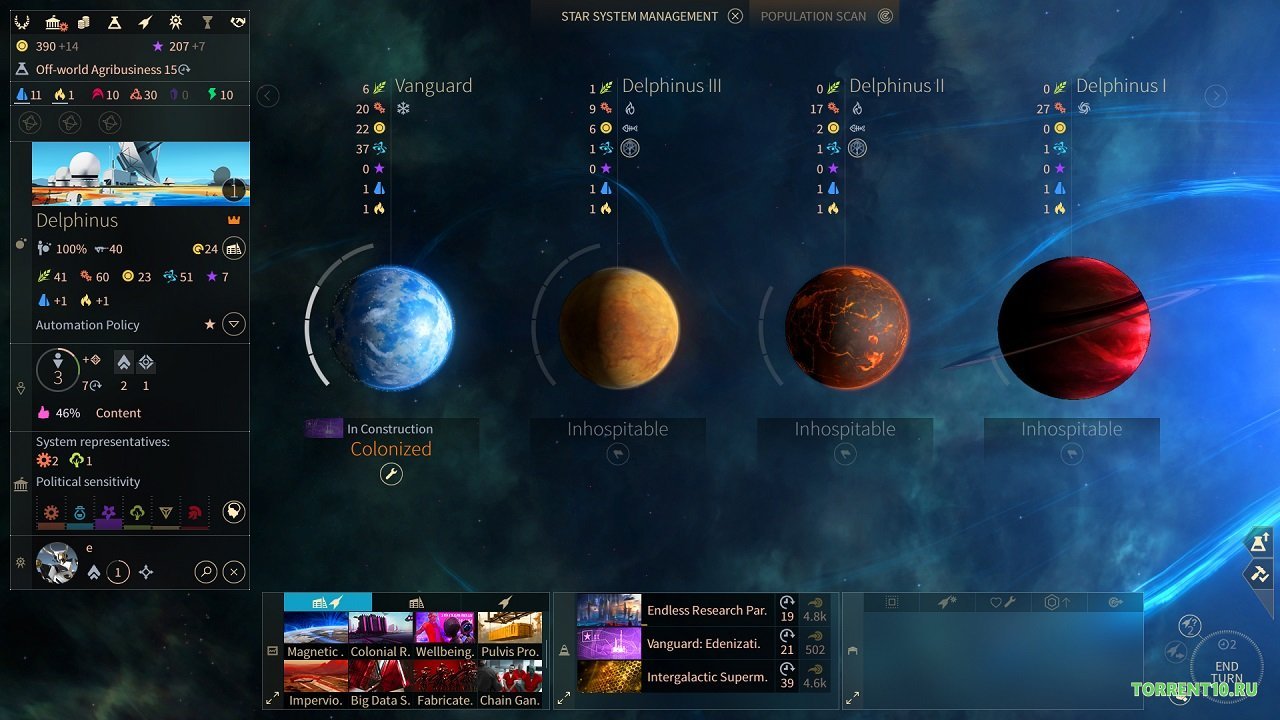Open the Science flask icon in top toolbar

(114, 21)
